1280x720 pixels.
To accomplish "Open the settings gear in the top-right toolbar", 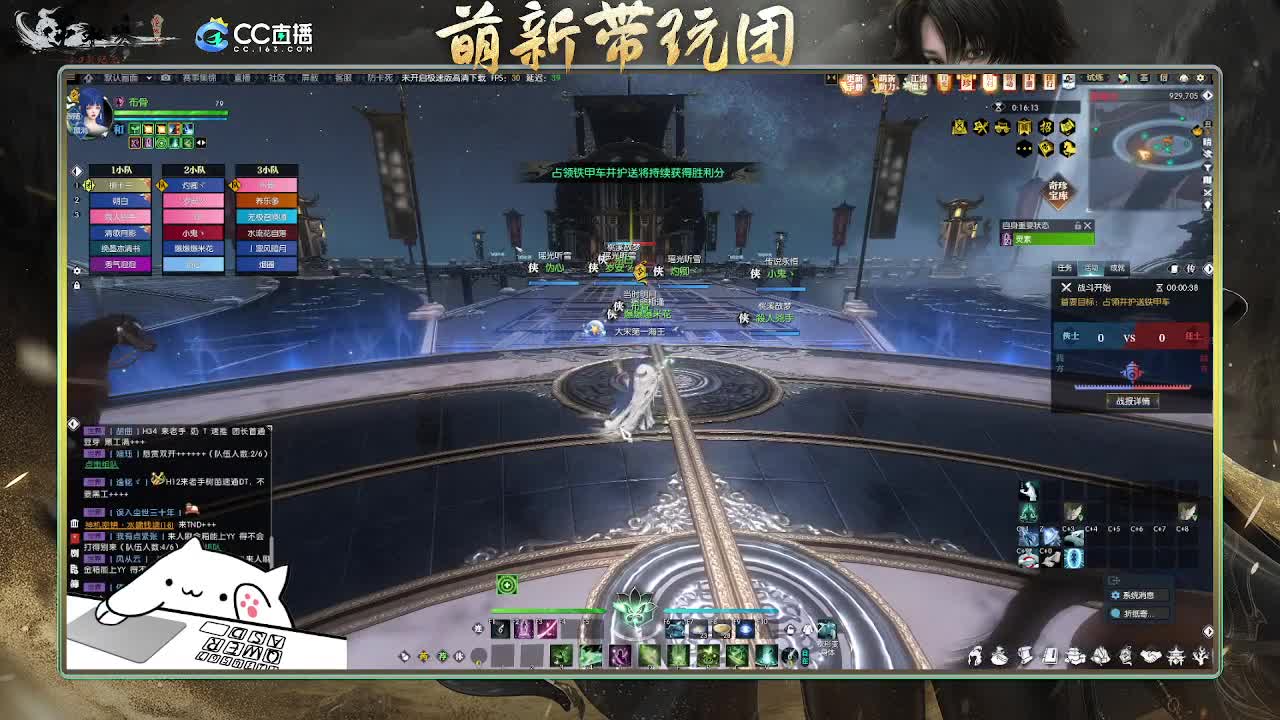I will coord(1199,79).
